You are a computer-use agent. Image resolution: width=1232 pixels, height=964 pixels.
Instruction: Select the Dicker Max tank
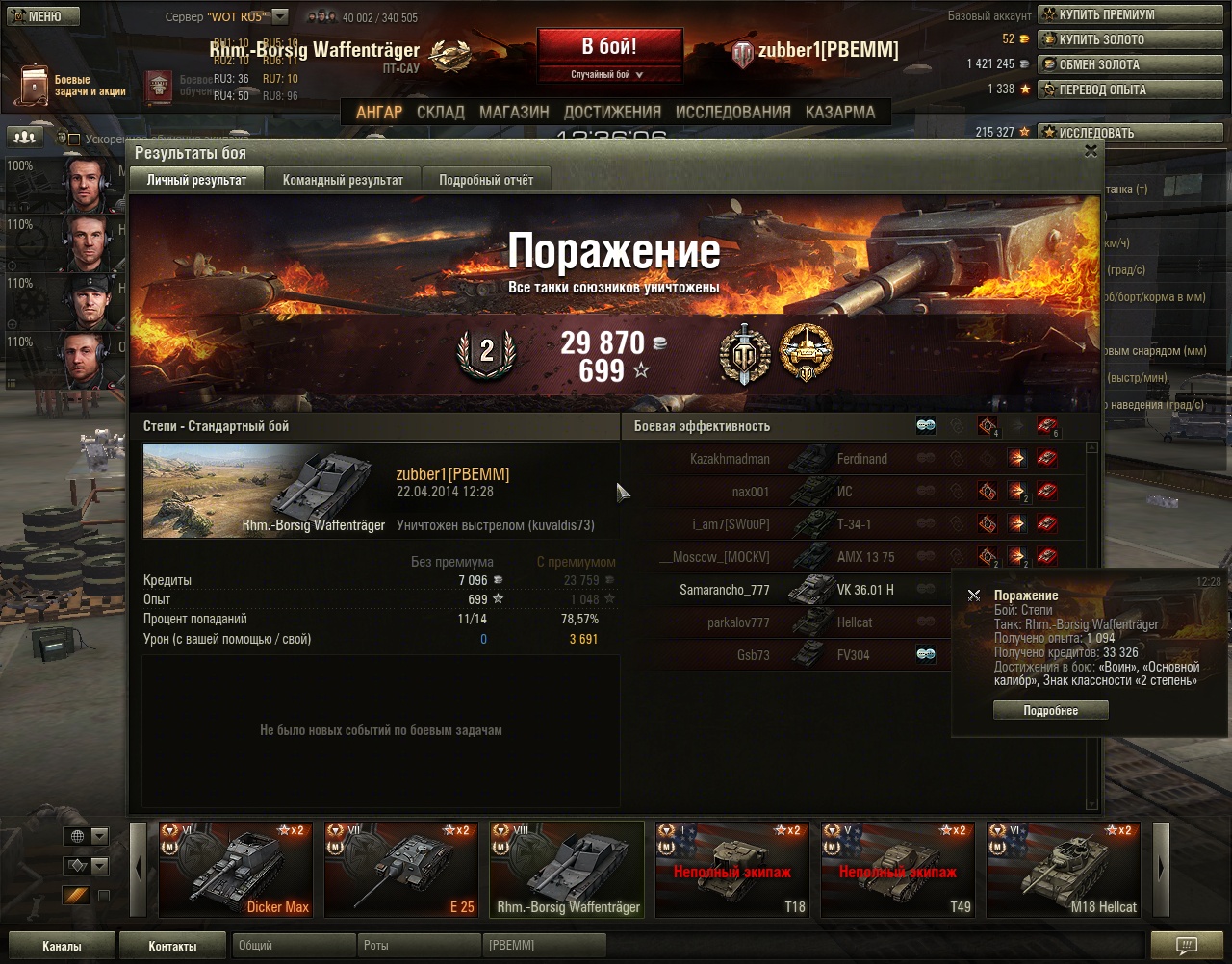pyautogui.click(x=235, y=869)
